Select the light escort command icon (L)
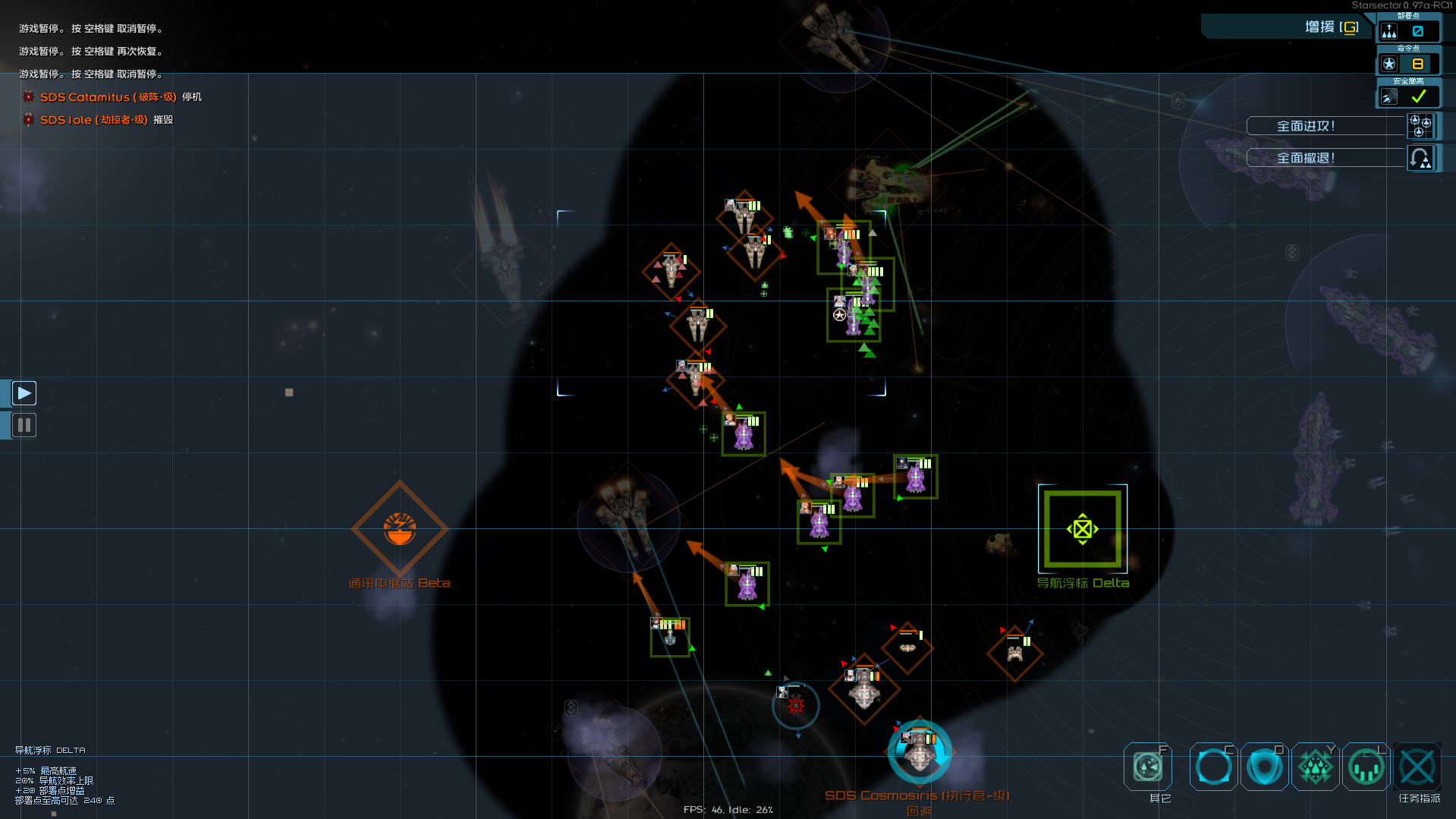The height and width of the screenshot is (819, 1456). tap(1366, 767)
